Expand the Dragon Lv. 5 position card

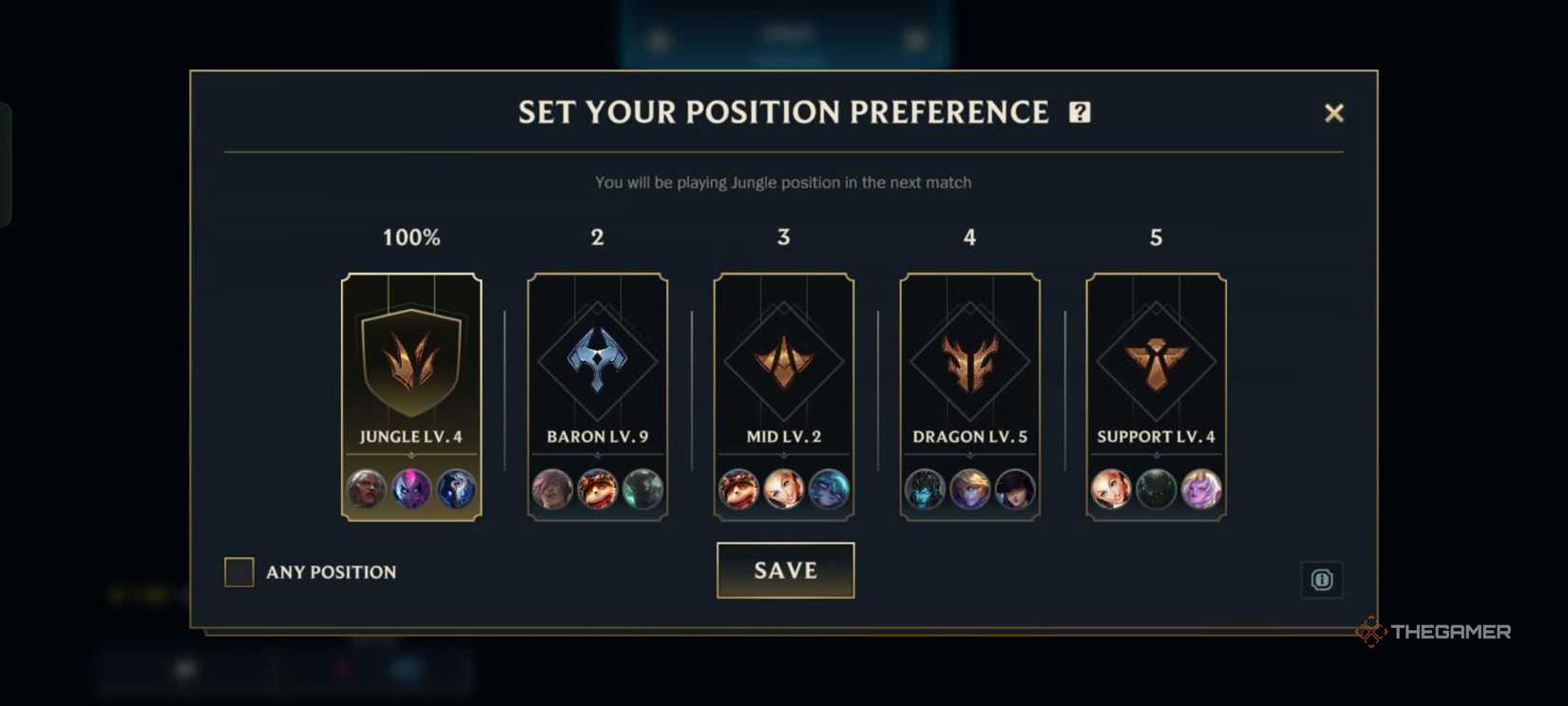point(969,394)
